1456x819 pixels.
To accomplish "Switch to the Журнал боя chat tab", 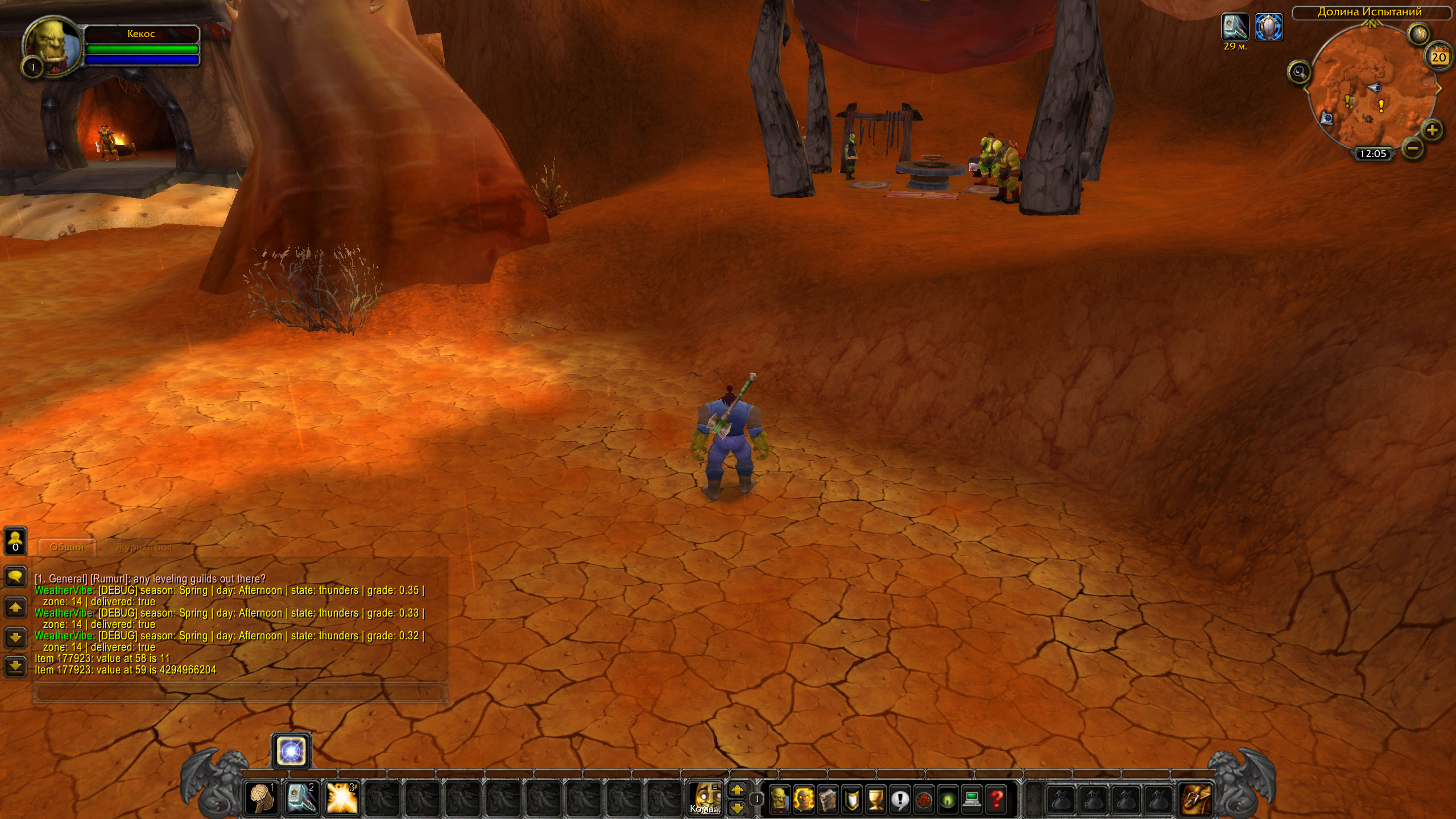I will 143,547.
